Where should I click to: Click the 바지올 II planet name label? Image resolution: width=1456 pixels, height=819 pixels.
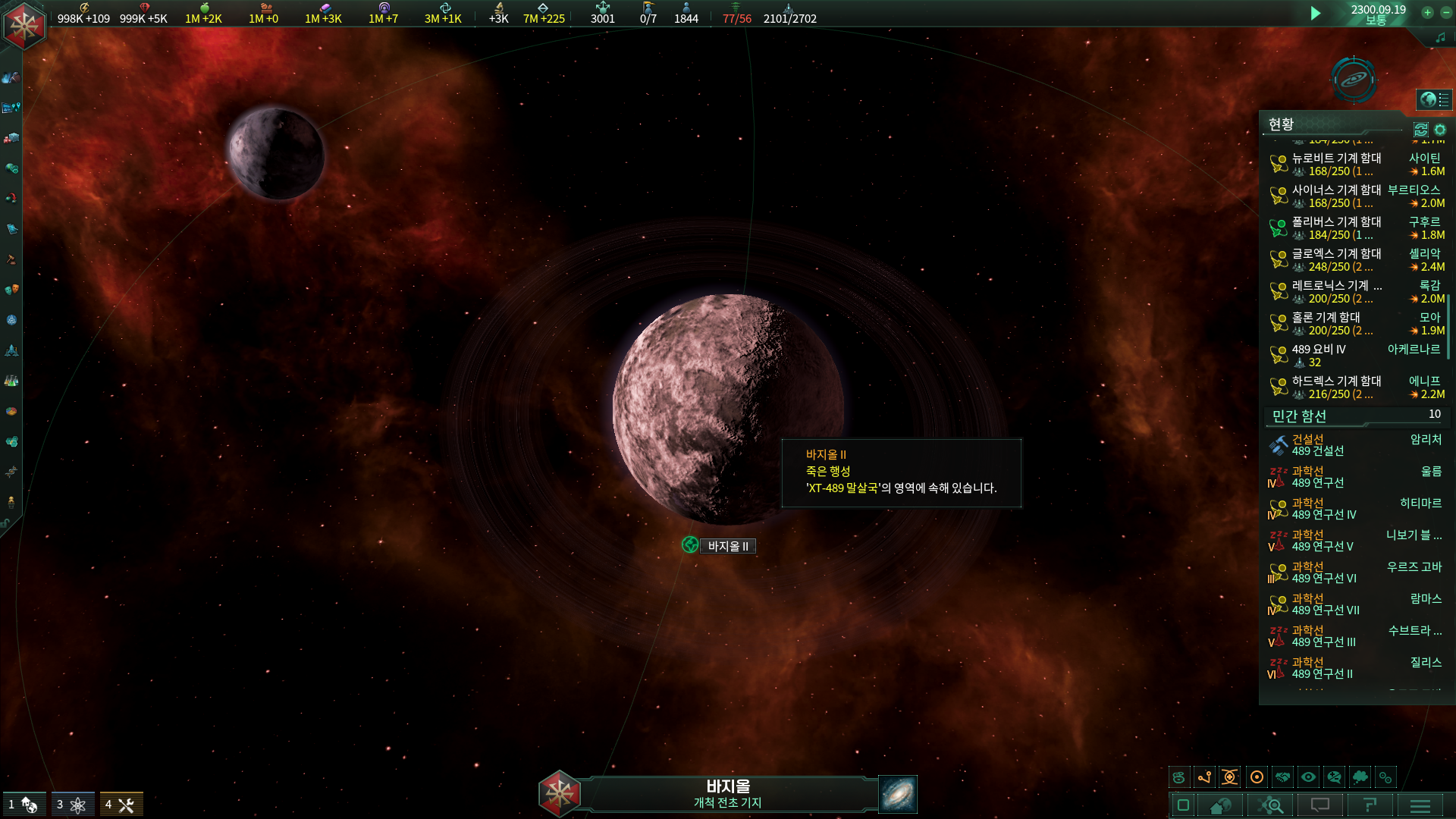727,546
